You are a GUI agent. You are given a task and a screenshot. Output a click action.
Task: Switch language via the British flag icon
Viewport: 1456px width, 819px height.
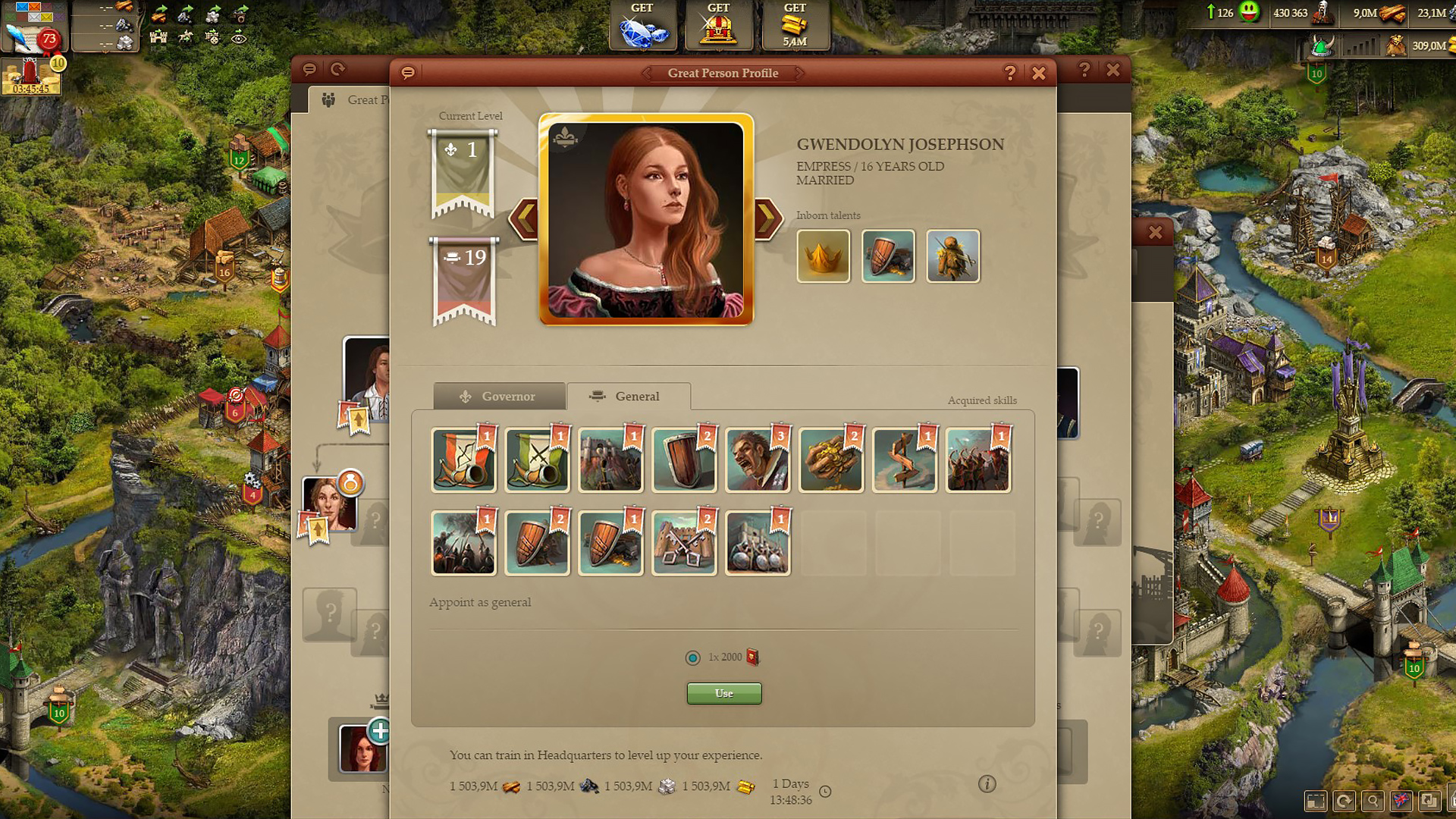[1401, 800]
